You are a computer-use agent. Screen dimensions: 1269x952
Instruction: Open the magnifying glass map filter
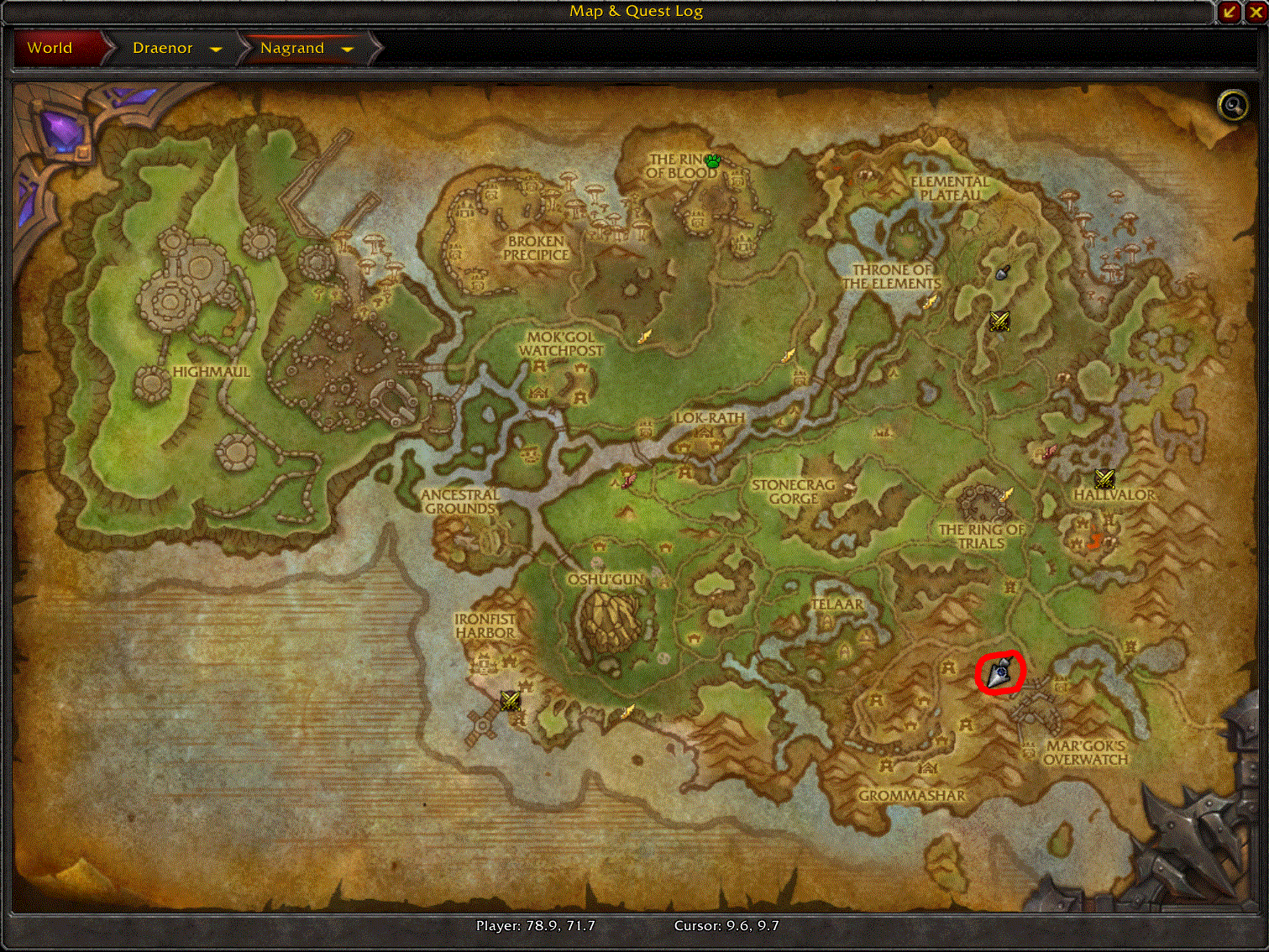click(1233, 105)
